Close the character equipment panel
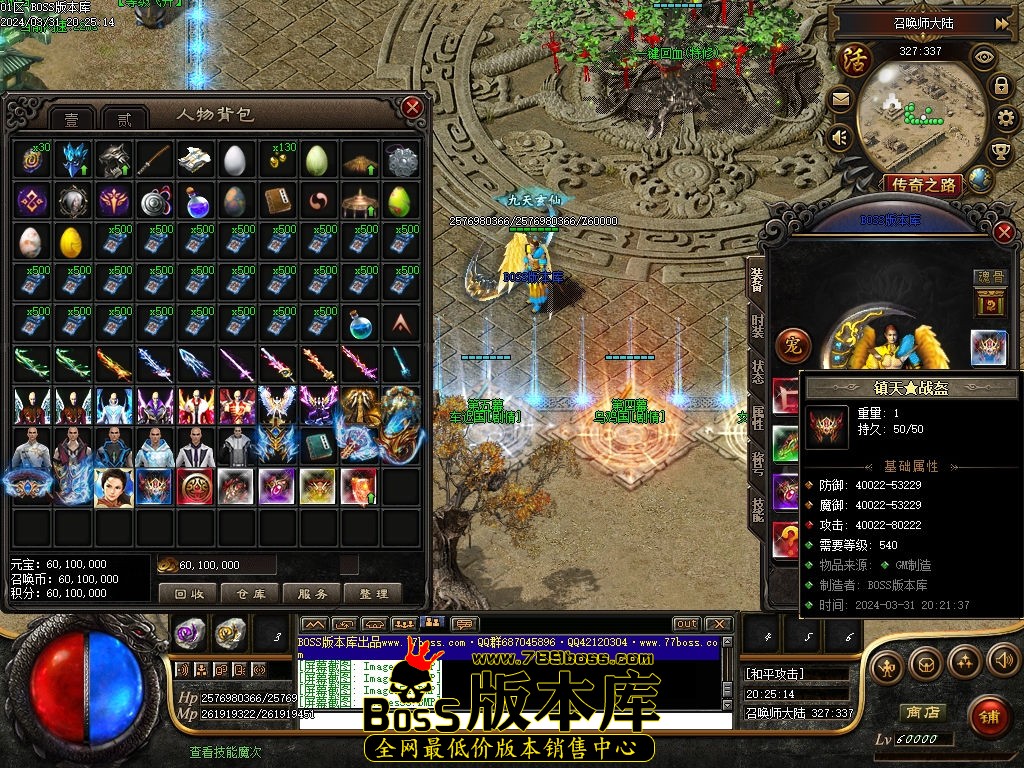The image size is (1024, 768). tap(1005, 232)
